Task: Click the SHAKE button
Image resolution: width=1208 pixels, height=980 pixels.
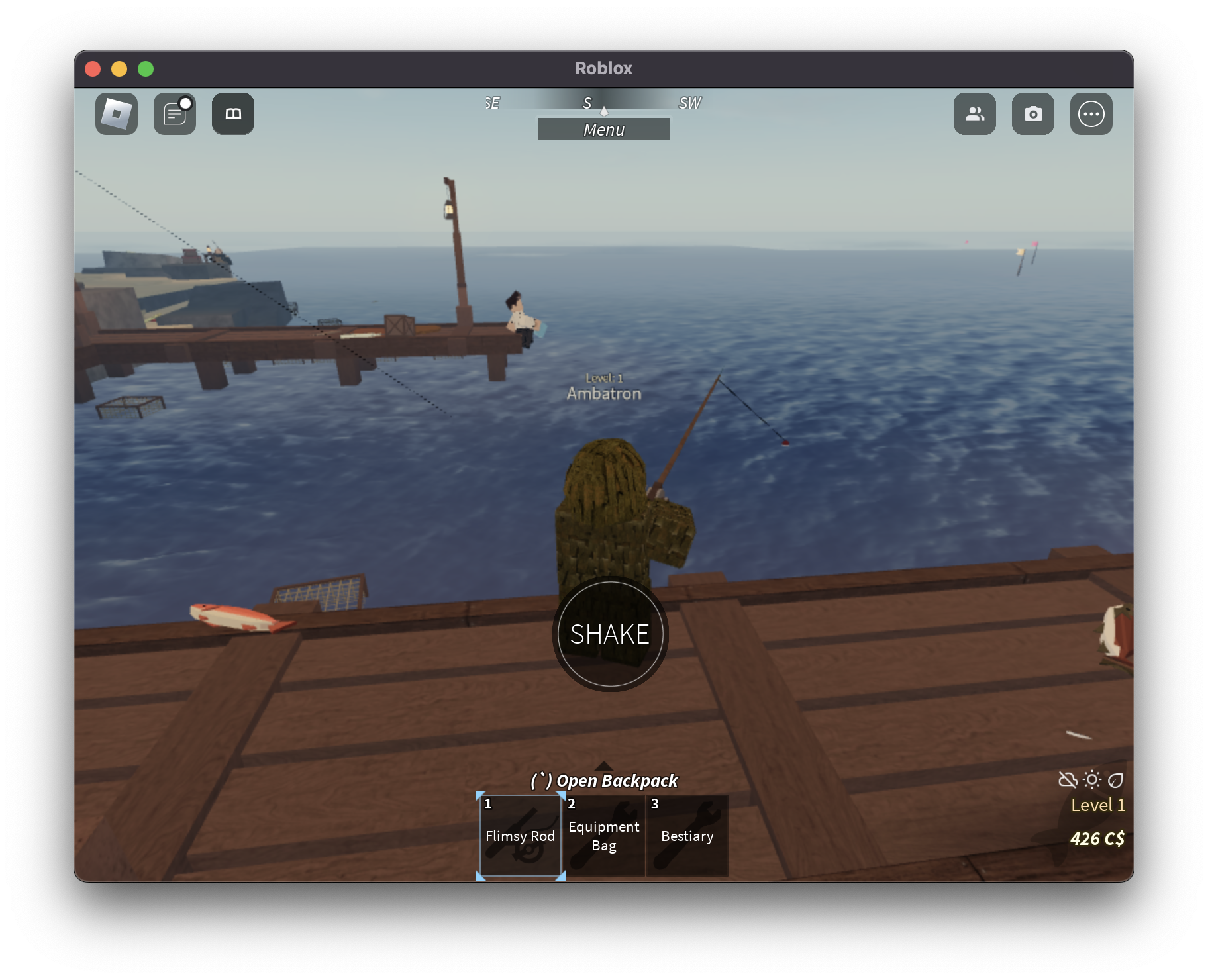Action: (x=610, y=634)
